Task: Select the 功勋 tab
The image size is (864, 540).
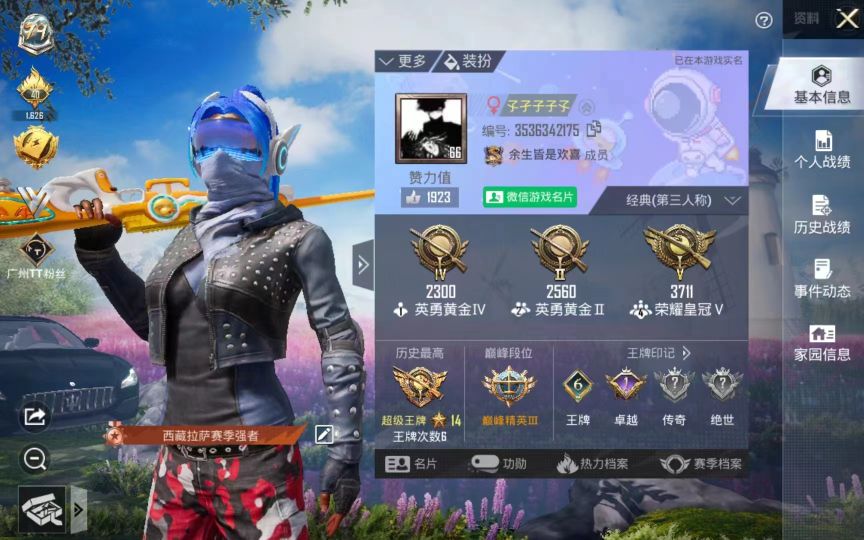Action: point(499,464)
